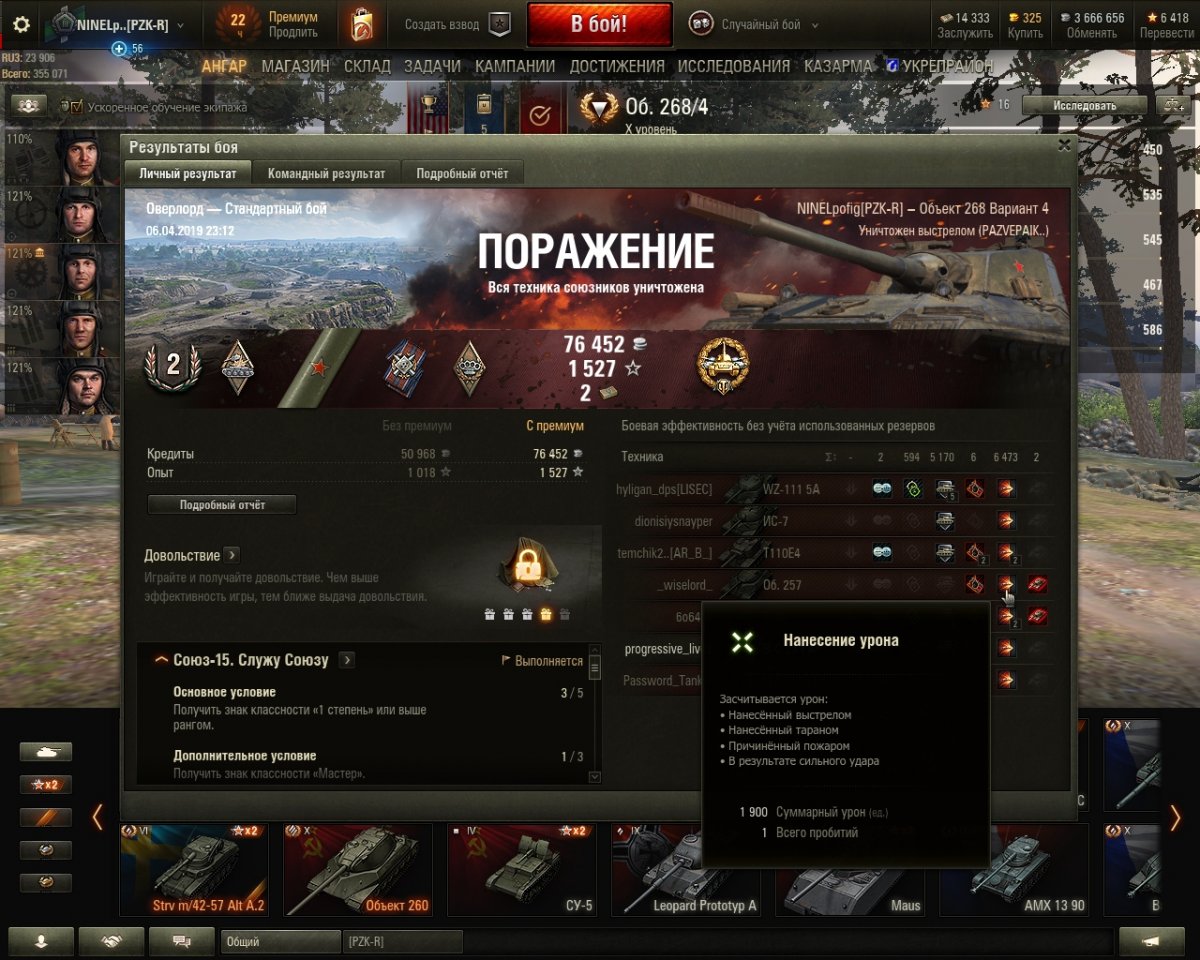Viewport: 1200px width, 960px height.
Task: Close the battle results window
Action: 1064,145
